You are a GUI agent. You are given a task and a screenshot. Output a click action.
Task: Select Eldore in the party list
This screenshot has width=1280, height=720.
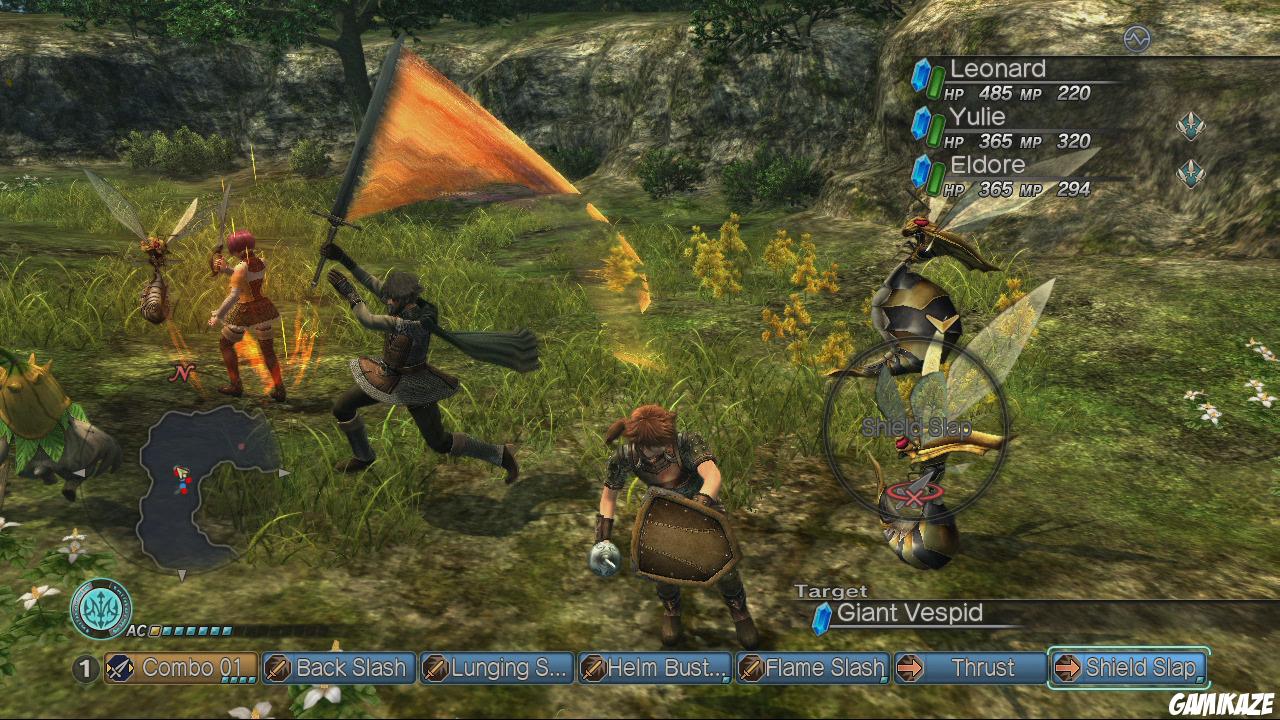point(988,165)
